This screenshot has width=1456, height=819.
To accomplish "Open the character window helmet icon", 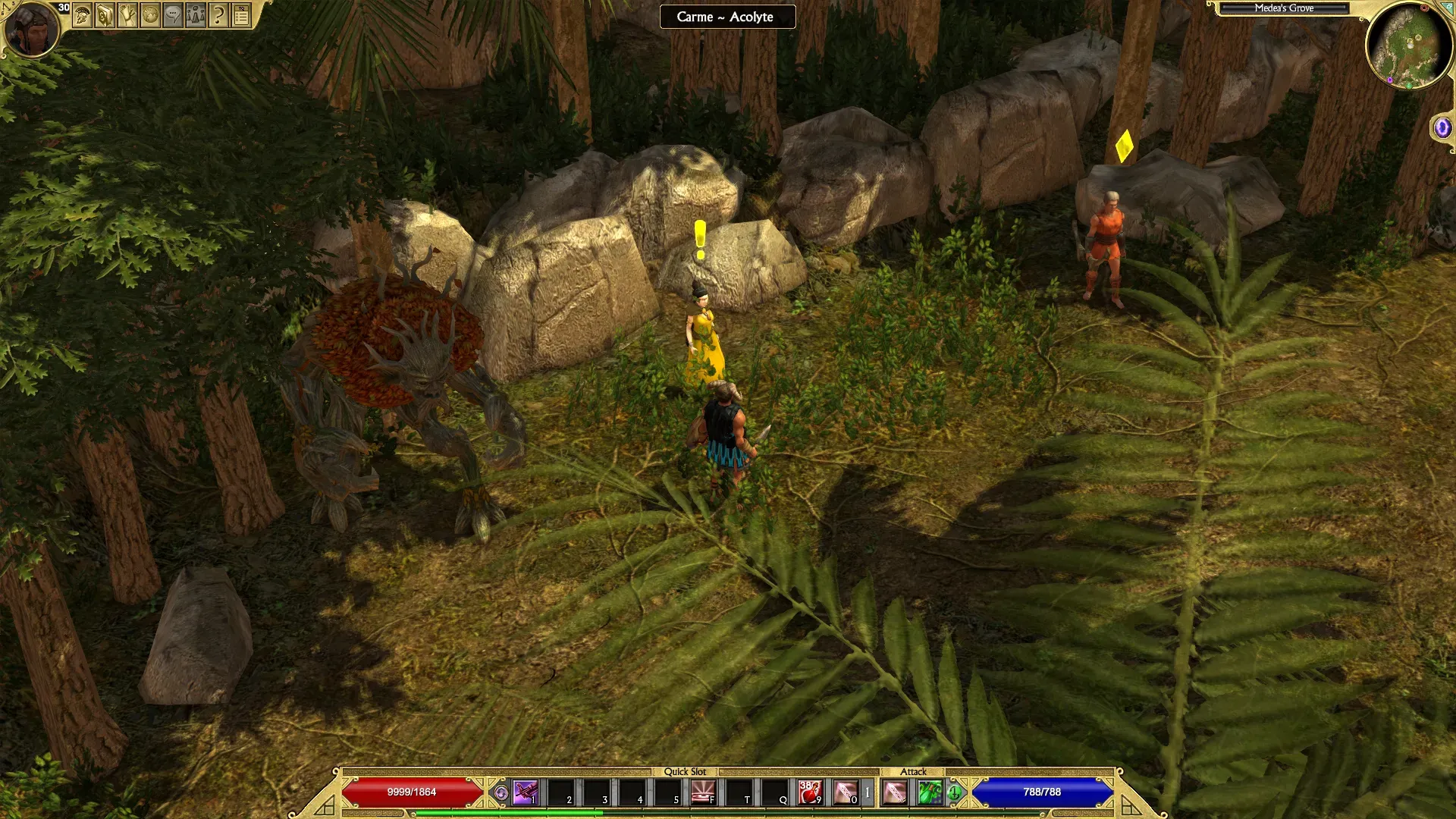I will pyautogui.click(x=82, y=15).
